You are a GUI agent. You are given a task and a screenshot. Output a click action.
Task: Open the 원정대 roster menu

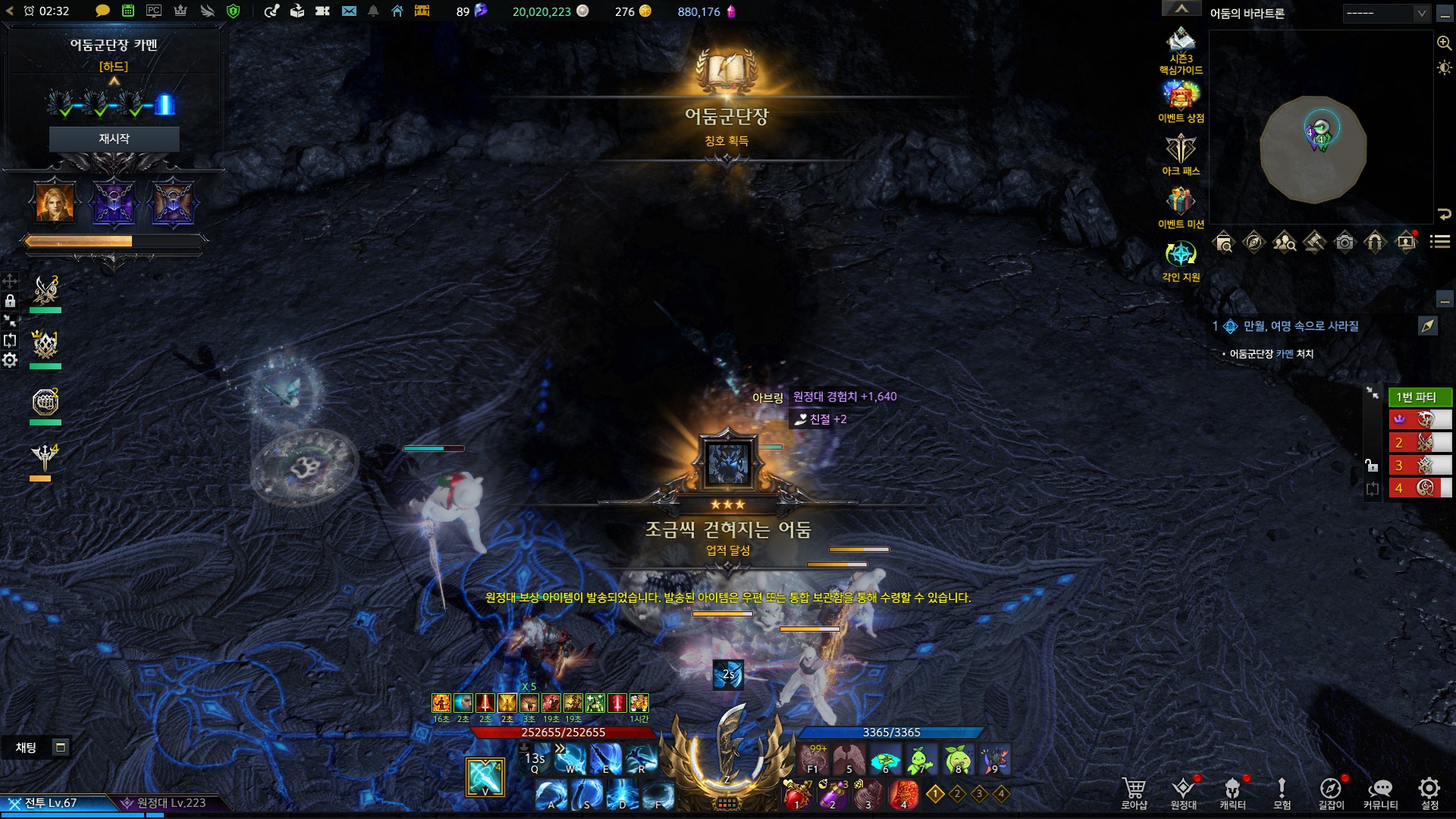click(x=1183, y=792)
